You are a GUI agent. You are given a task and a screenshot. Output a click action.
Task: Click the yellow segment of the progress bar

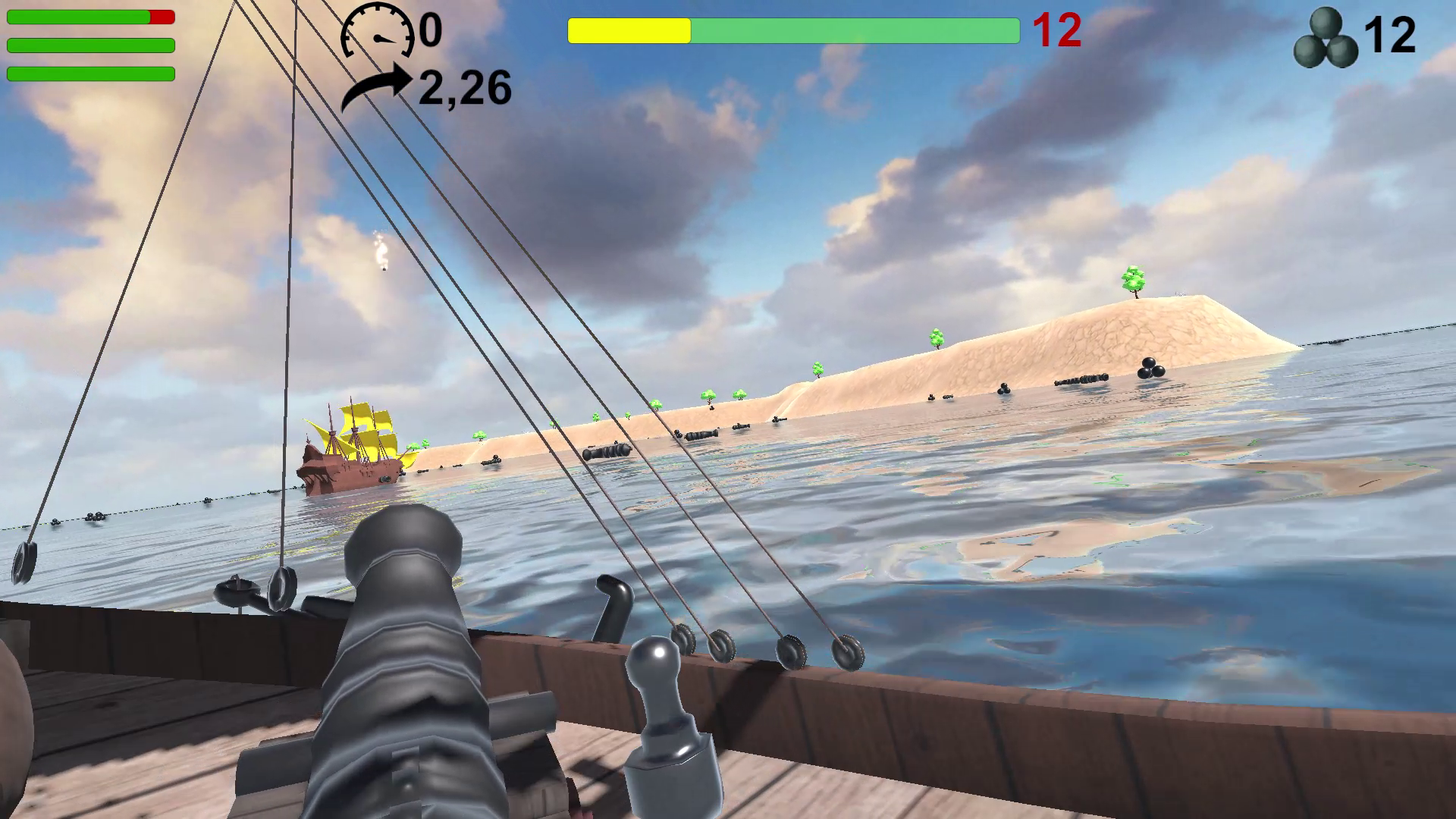coord(628,29)
